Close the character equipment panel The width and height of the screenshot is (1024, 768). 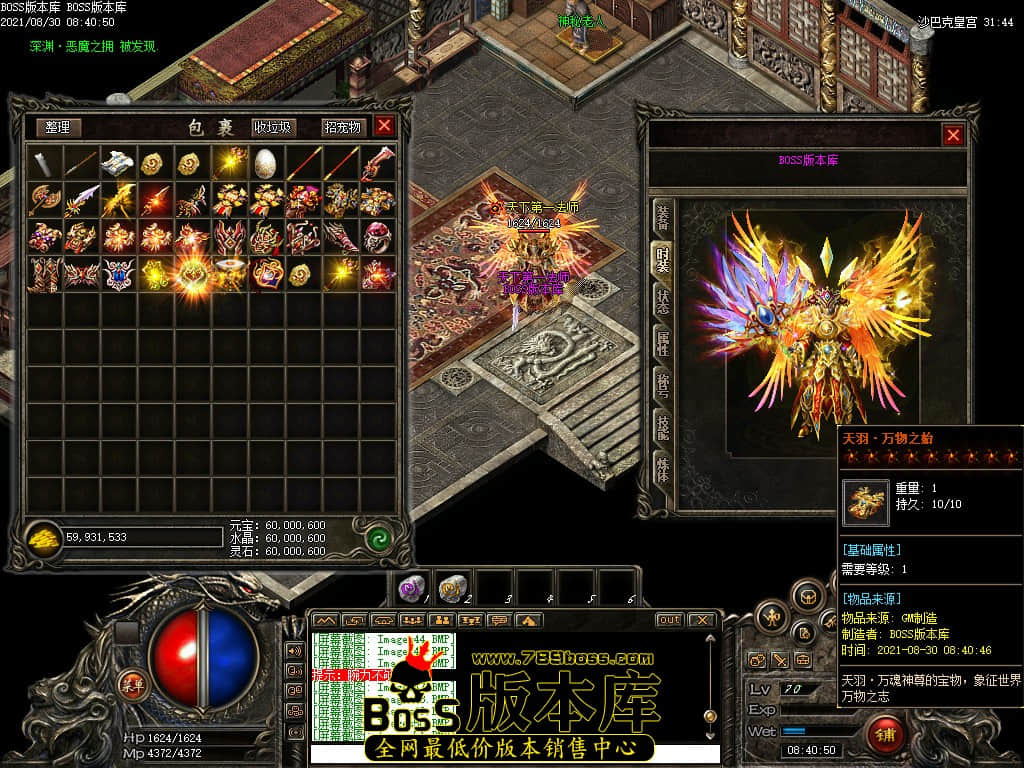(x=953, y=135)
